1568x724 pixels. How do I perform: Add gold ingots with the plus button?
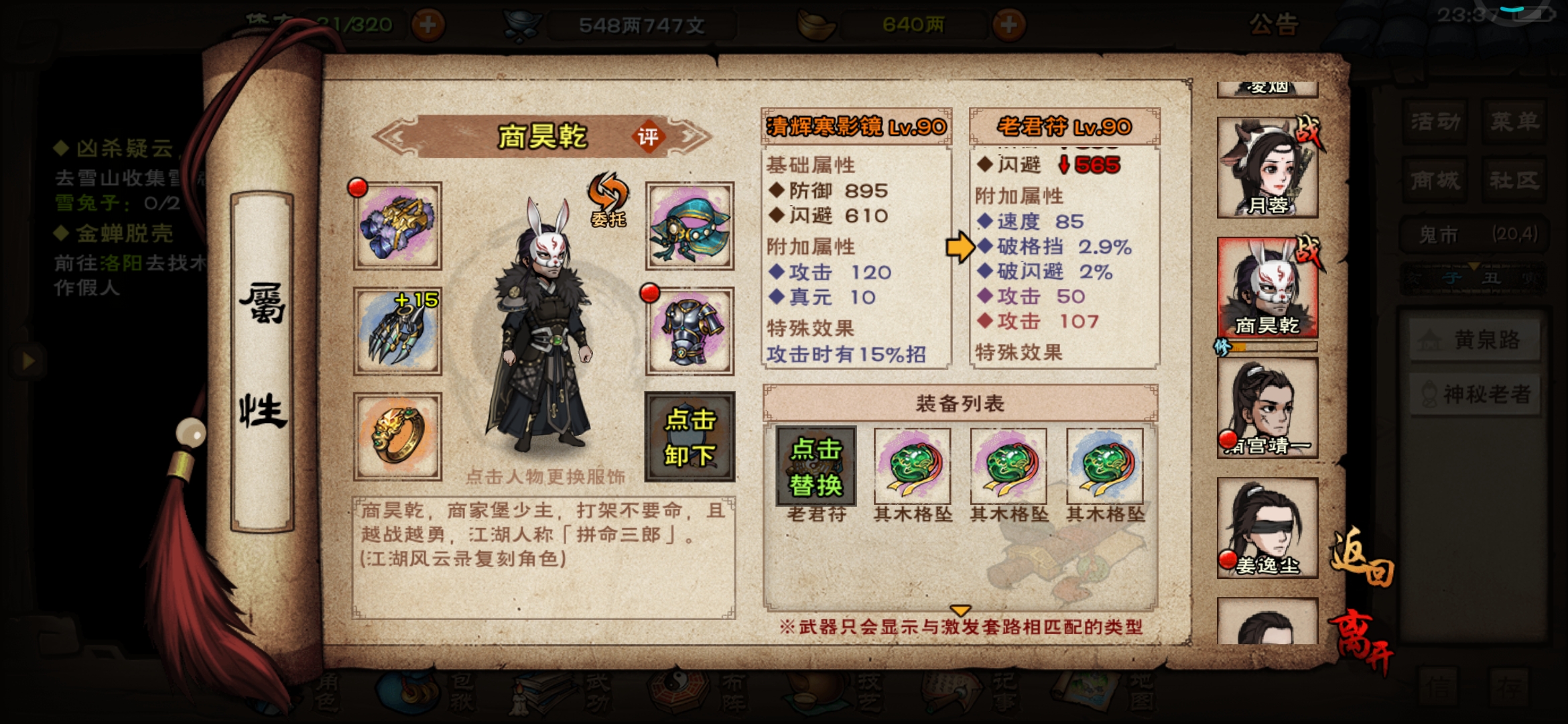(1008, 25)
